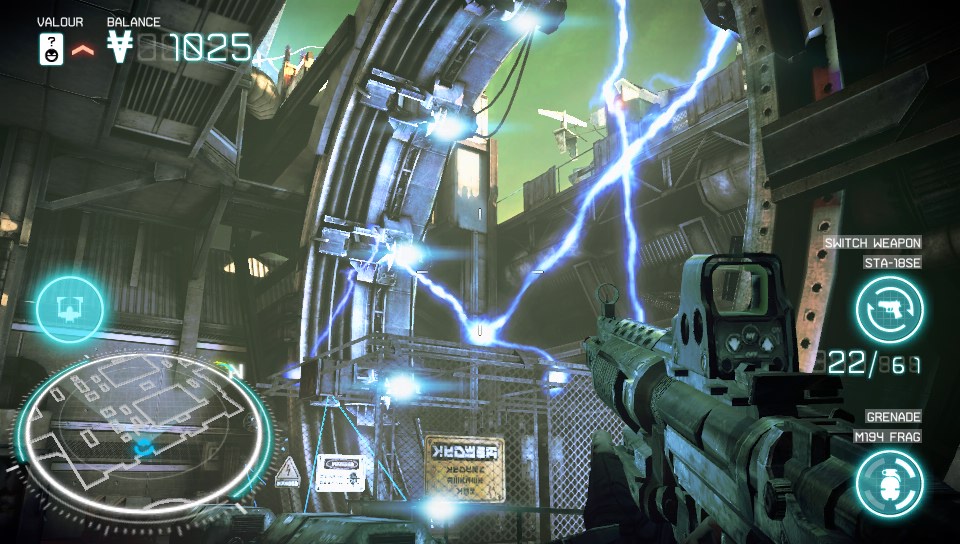The height and width of the screenshot is (544, 960).
Task: Select the Valour card icon
Action: 51,48
